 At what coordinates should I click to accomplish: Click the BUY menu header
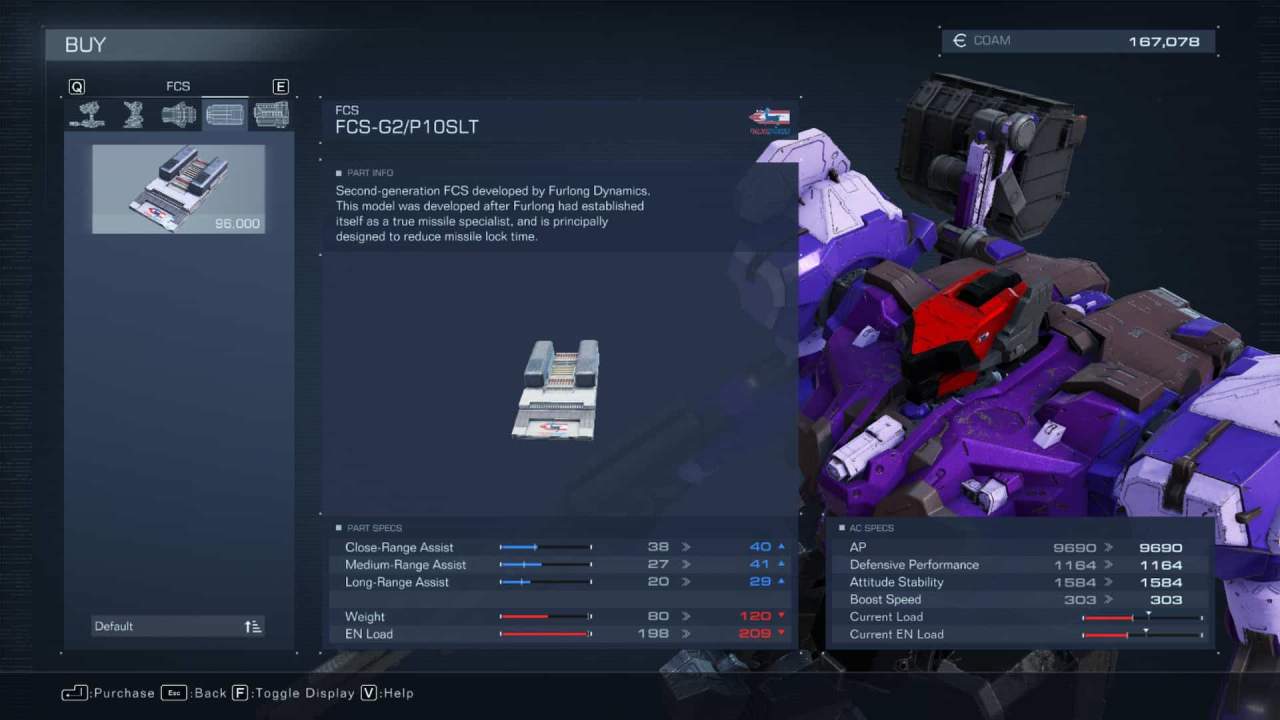(86, 44)
